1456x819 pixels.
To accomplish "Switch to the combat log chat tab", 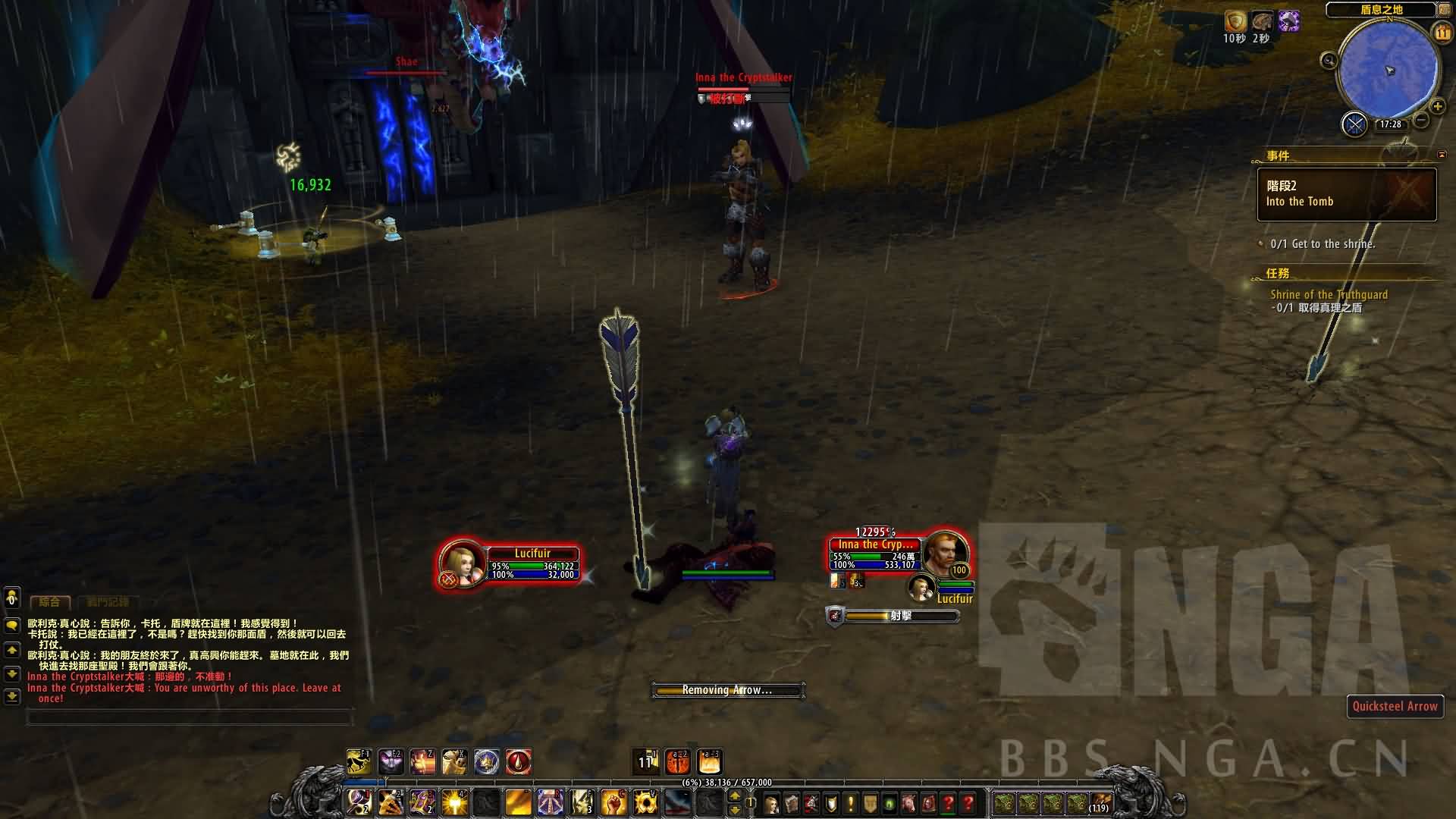I will (x=108, y=602).
